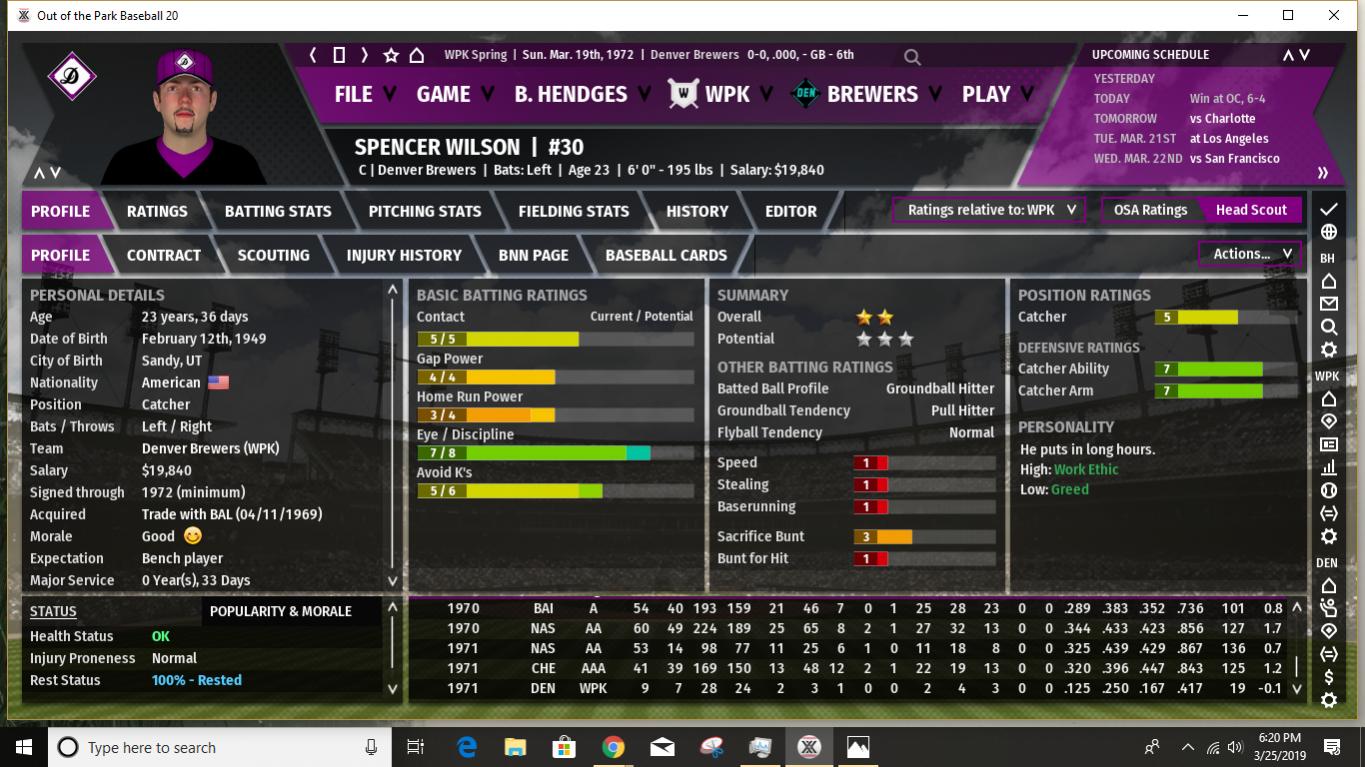This screenshot has width=1365, height=767.
Task: View the CONTRACT sub-tab
Action: click(x=164, y=255)
